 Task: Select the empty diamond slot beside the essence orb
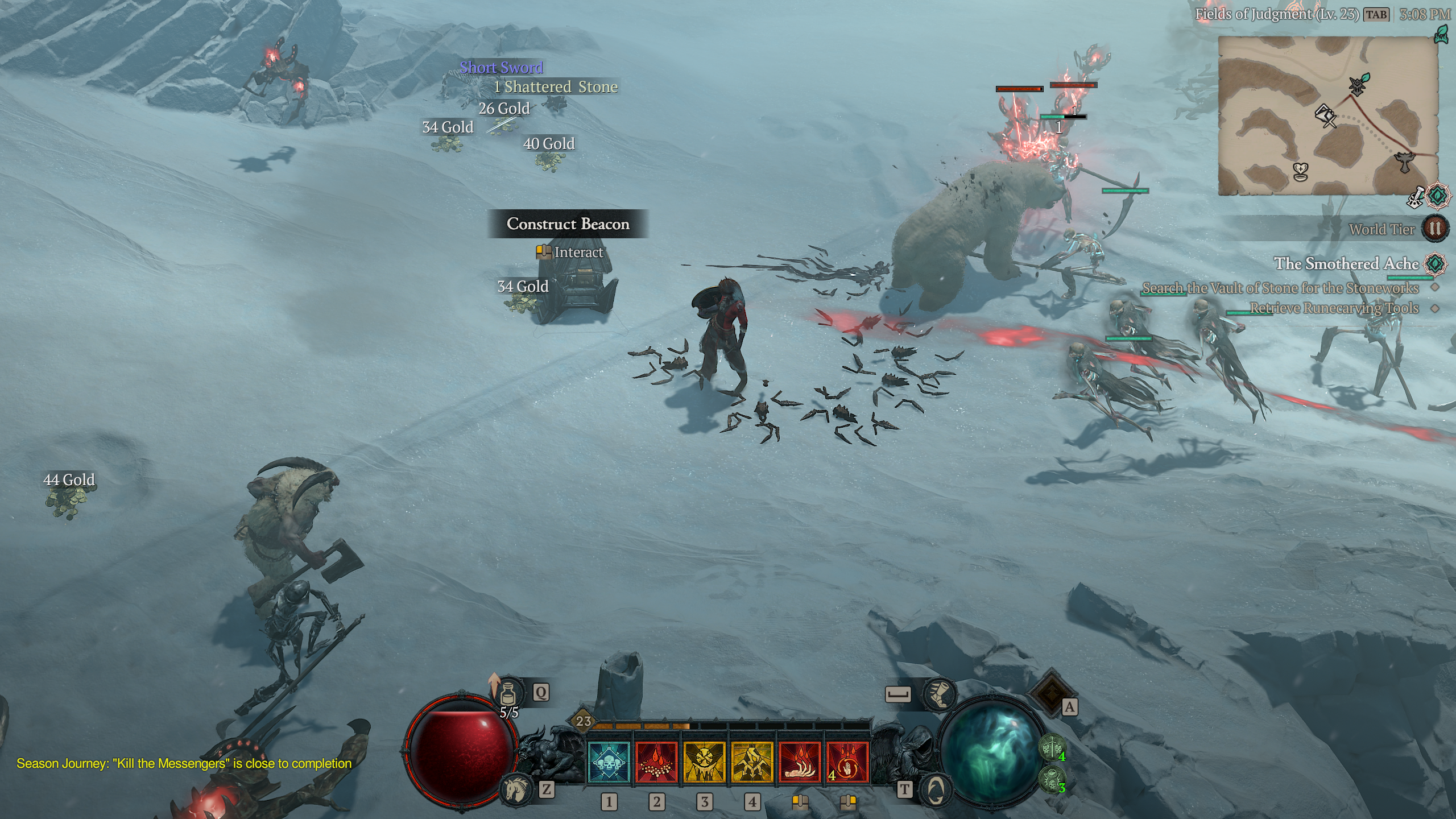[x=1050, y=692]
